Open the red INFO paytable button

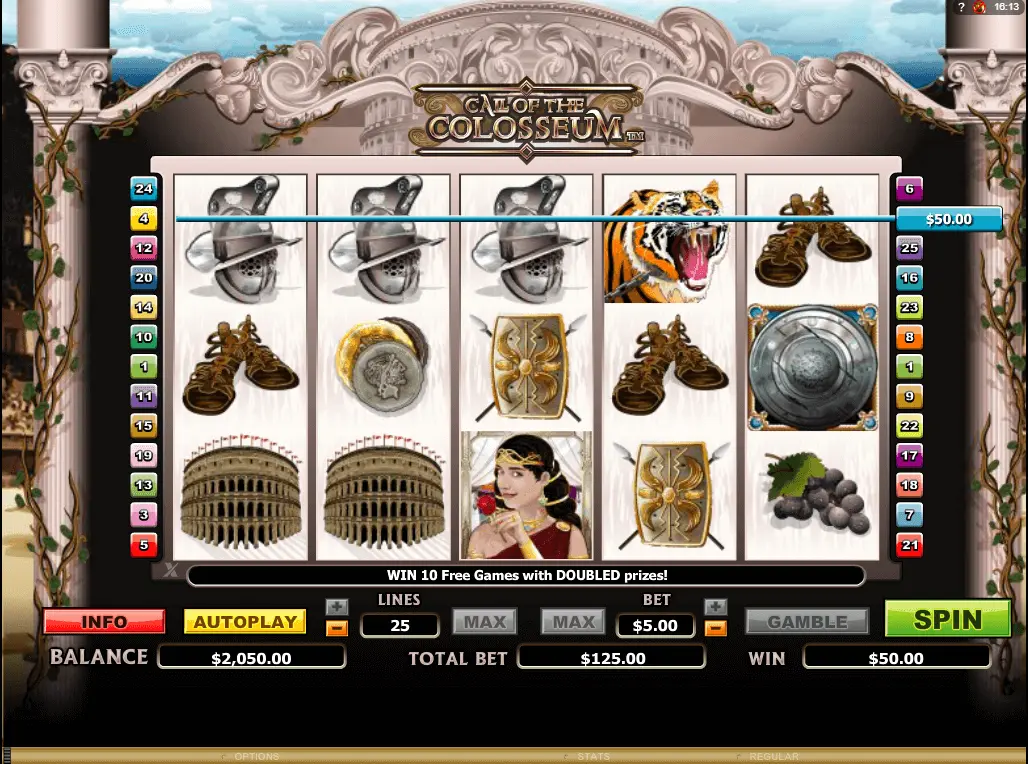(x=104, y=622)
